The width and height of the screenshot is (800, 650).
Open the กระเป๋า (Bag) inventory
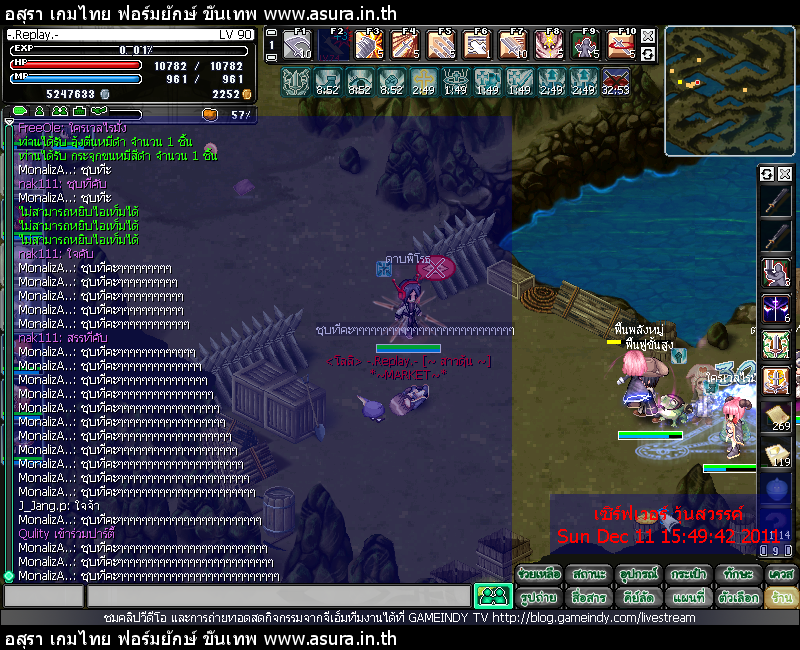tap(686, 573)
